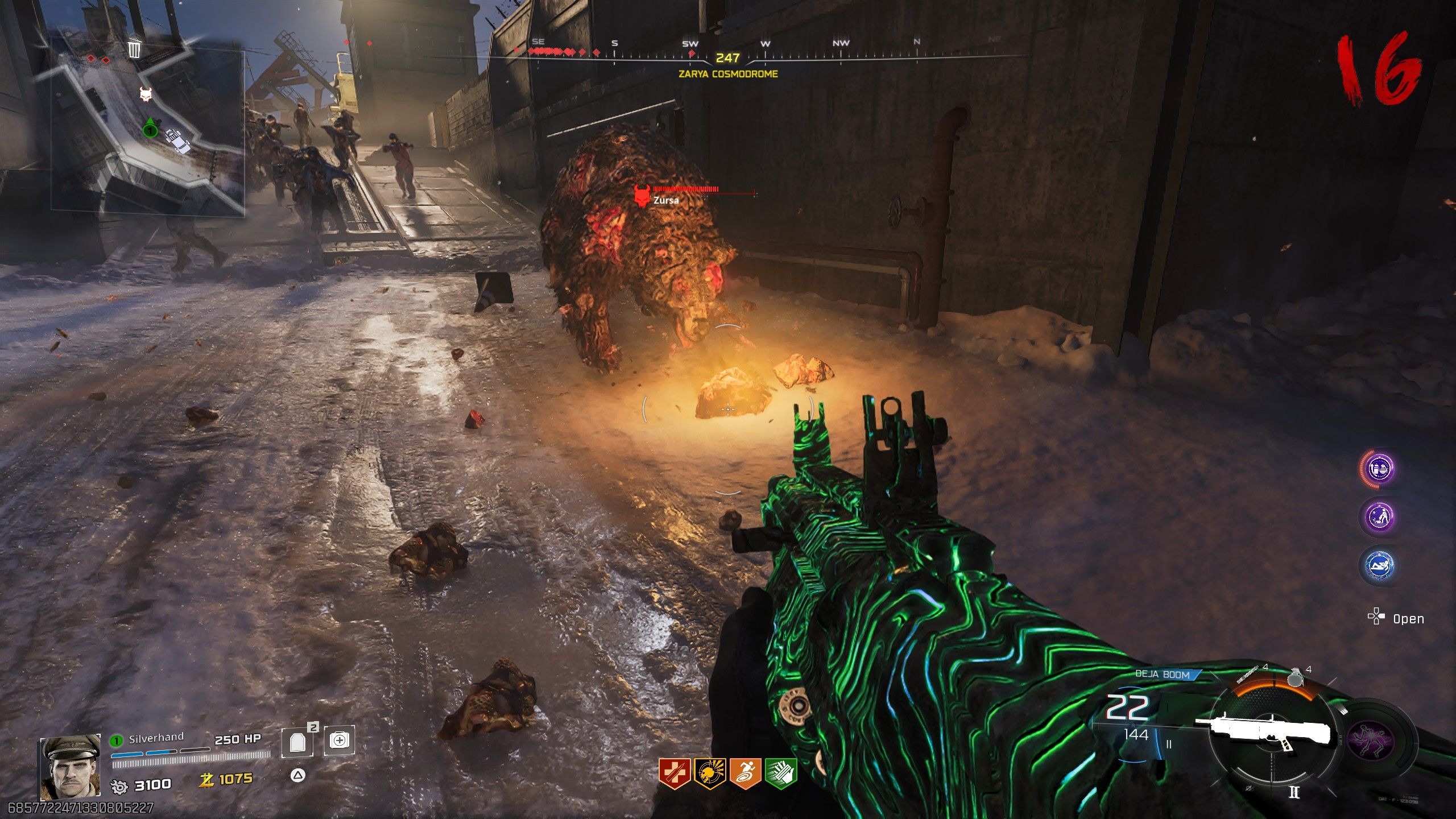Click the yellow Essence Z icon
The height and width of the screenshot is (819, 1456).
click(206, 779)
